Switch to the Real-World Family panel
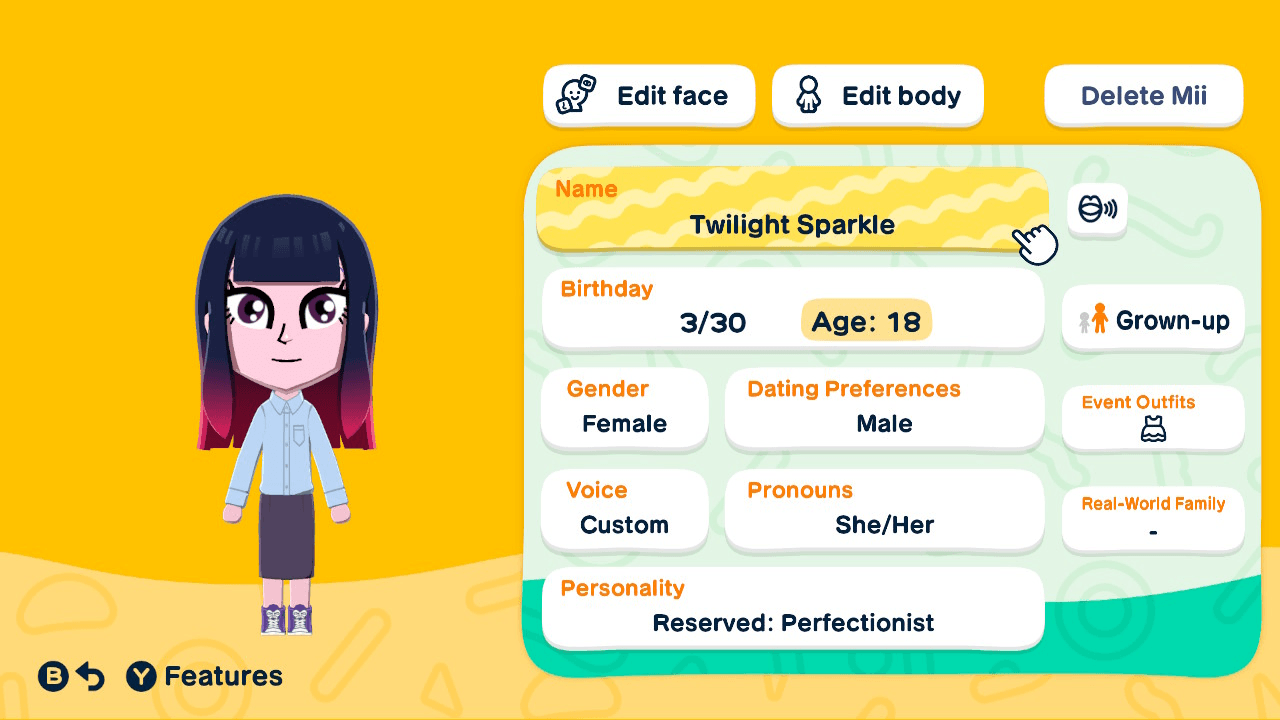This screenshot has height=720, width=1280. tap(1152, 519)
